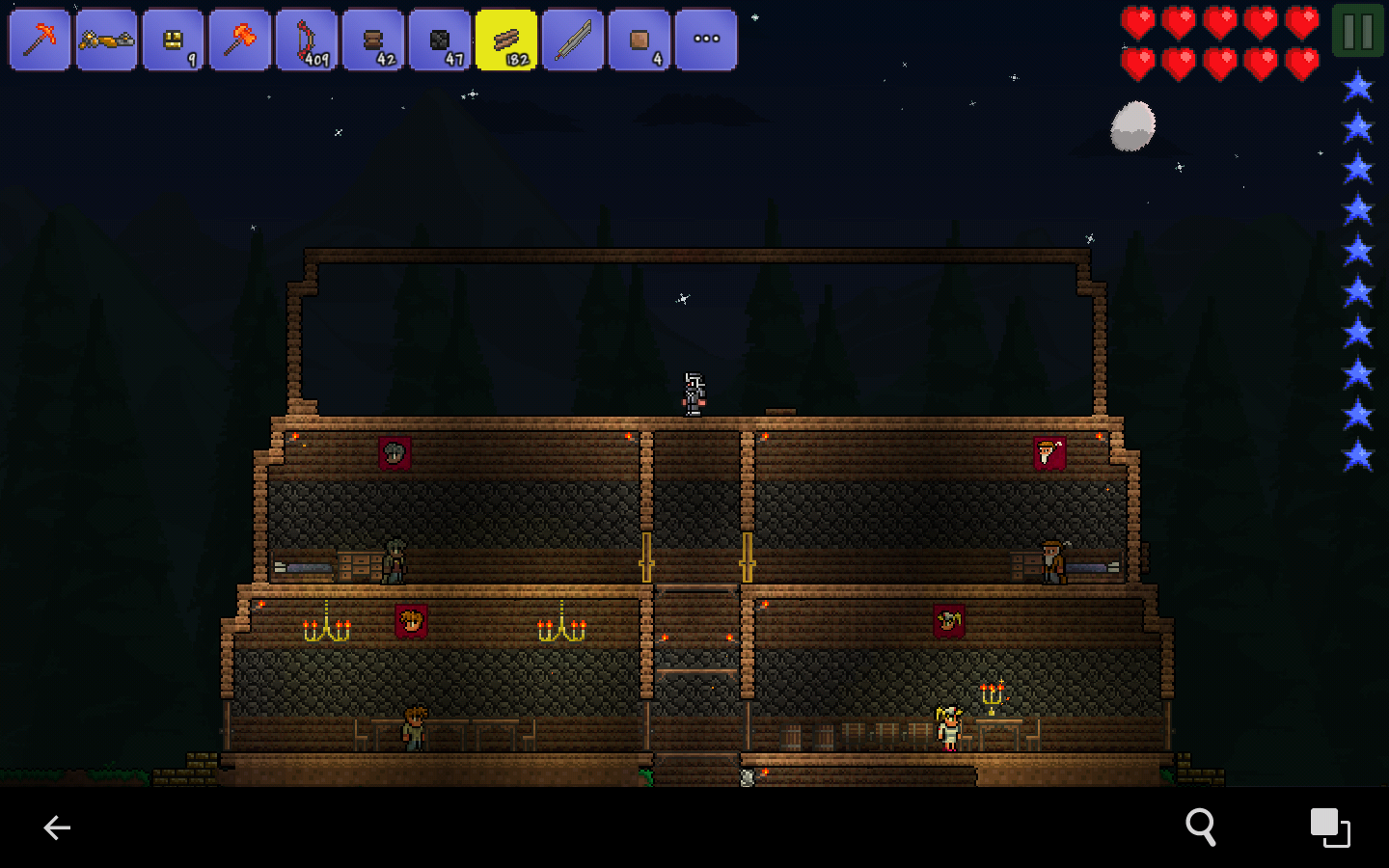The width and height of the screenshot is (1389, 868).
Task: Equip the sword from the hotbar
Action: point(572,40)
